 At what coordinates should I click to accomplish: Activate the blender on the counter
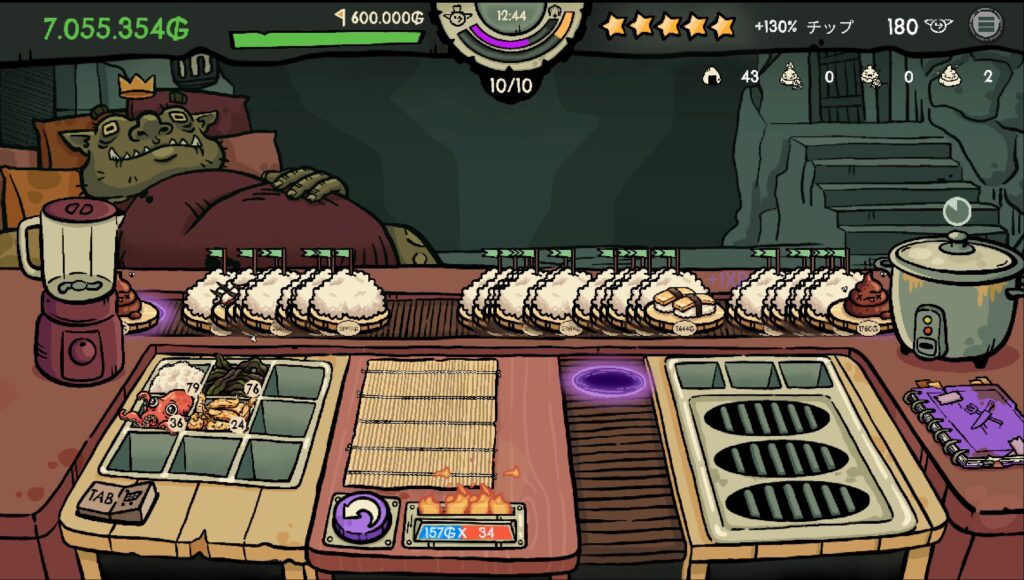[x=72, y=290]
